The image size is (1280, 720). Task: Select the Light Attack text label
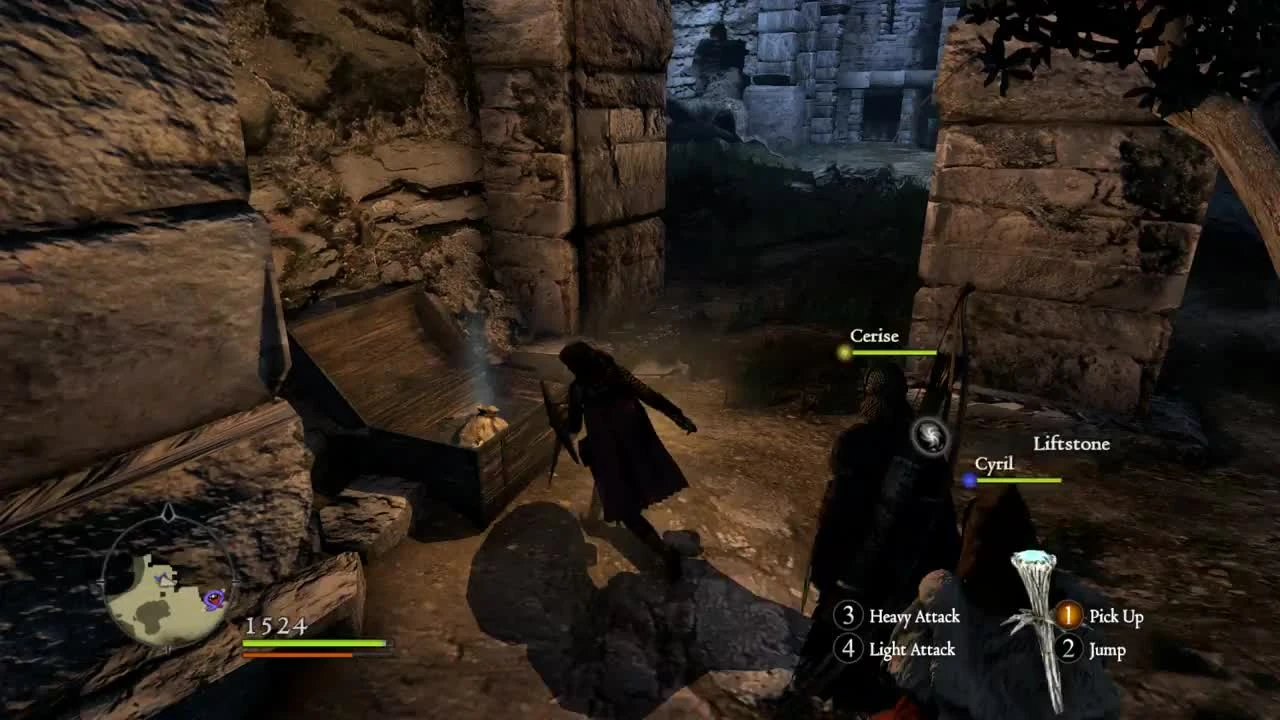pyautogui.click(x=912, y=650)
